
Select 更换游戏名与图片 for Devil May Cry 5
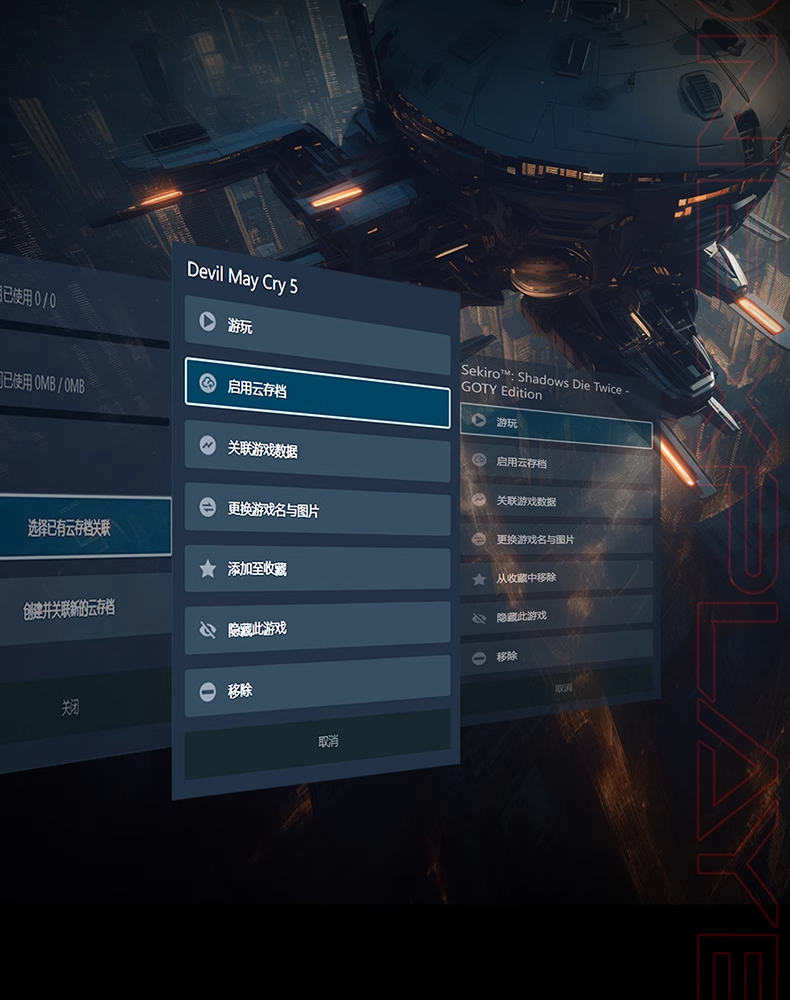(317, 509)
